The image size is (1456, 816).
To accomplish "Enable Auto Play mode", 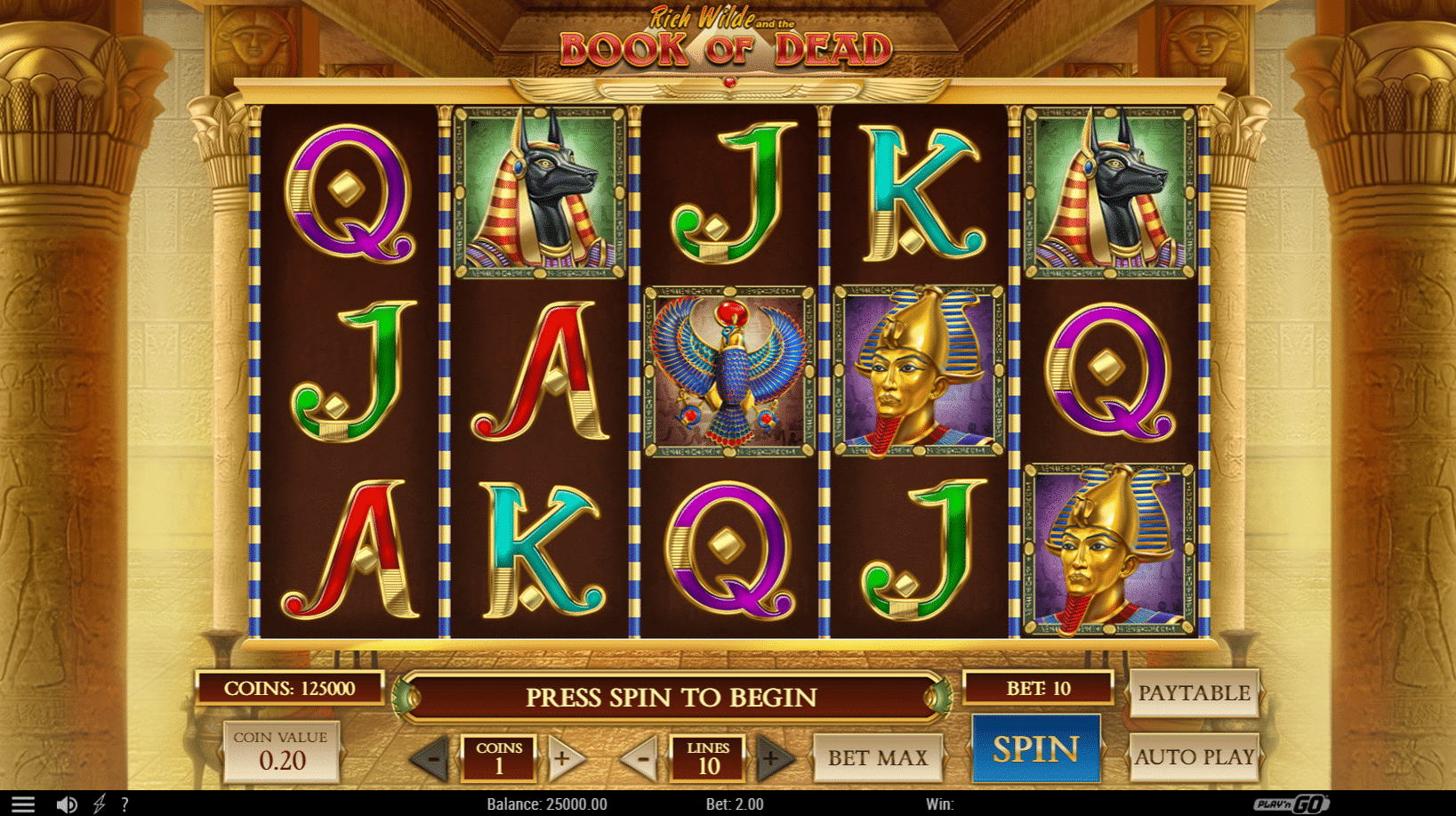I will [x=1195, y=757].
